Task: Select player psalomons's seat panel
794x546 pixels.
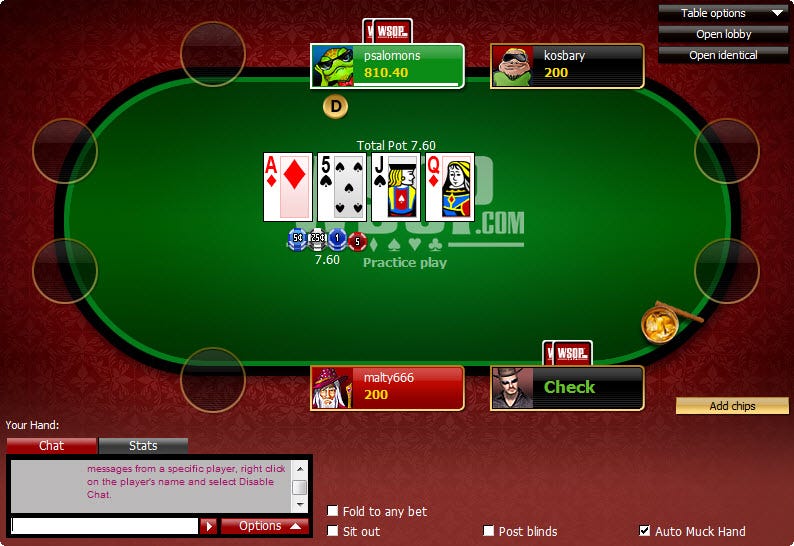Action: tap(387, 66)
